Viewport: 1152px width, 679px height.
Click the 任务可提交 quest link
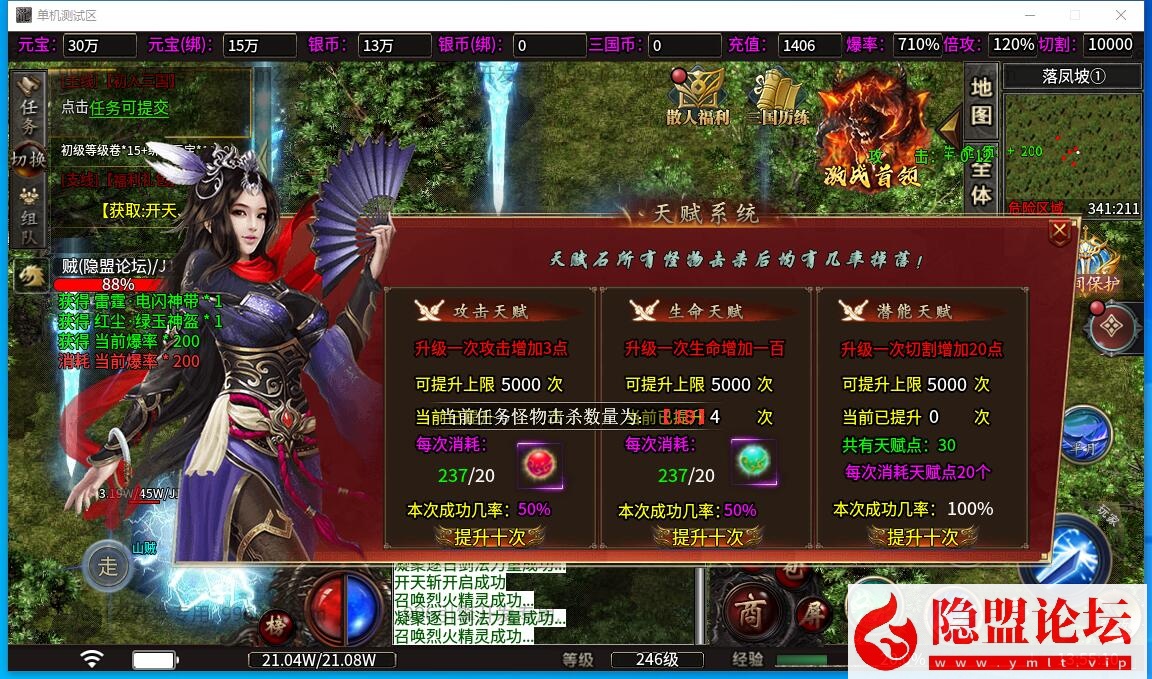[x=130, y=108]
